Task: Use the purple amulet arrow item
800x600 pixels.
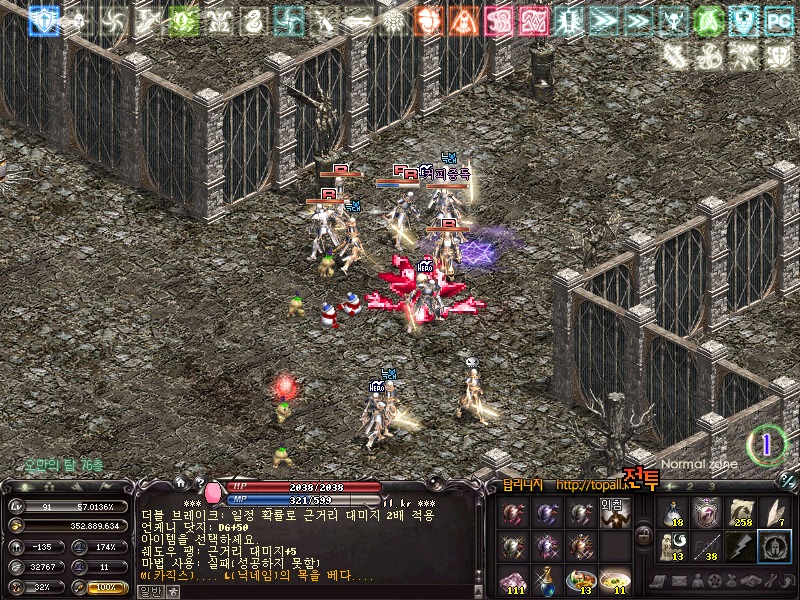Action: 708,514
